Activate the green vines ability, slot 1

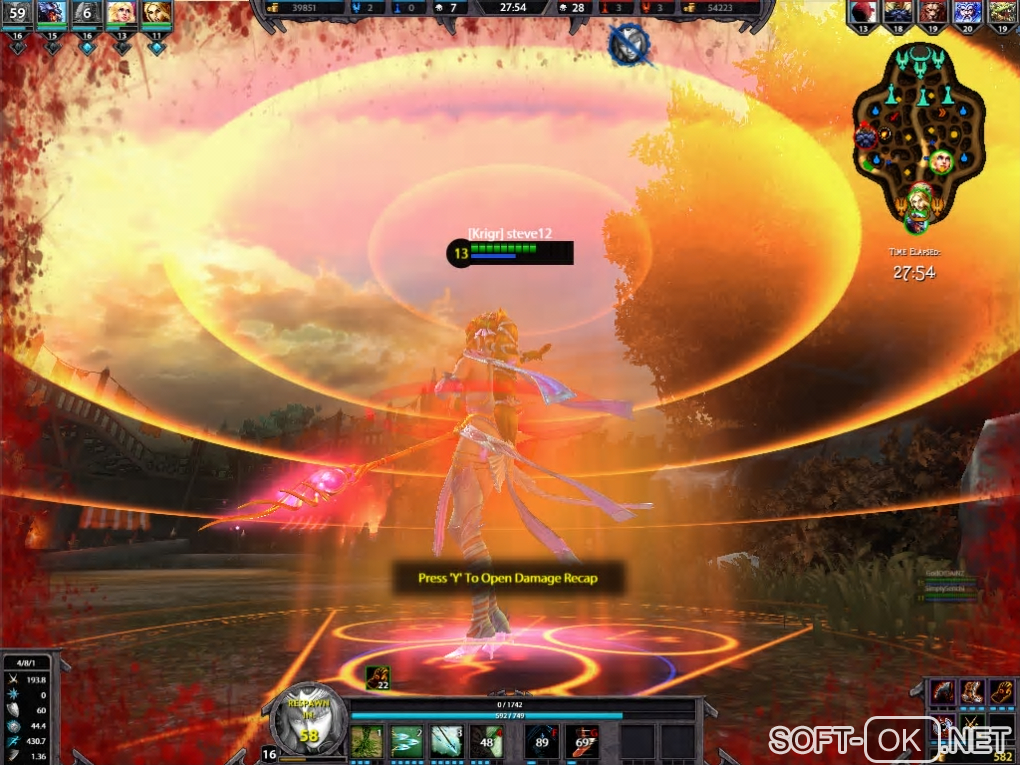[366, 741]
